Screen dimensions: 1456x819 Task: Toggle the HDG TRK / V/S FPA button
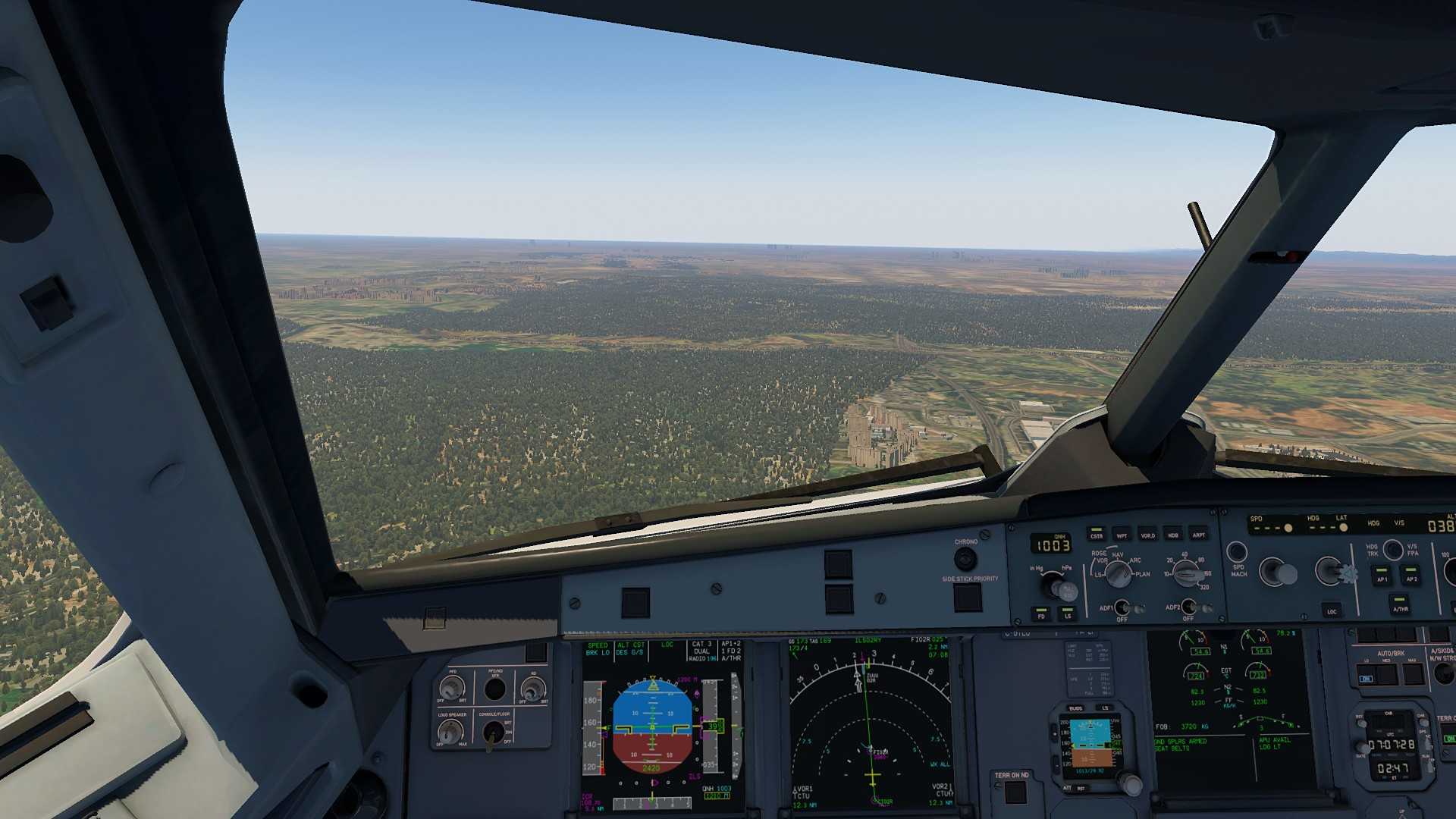[x=1392, y=549]
